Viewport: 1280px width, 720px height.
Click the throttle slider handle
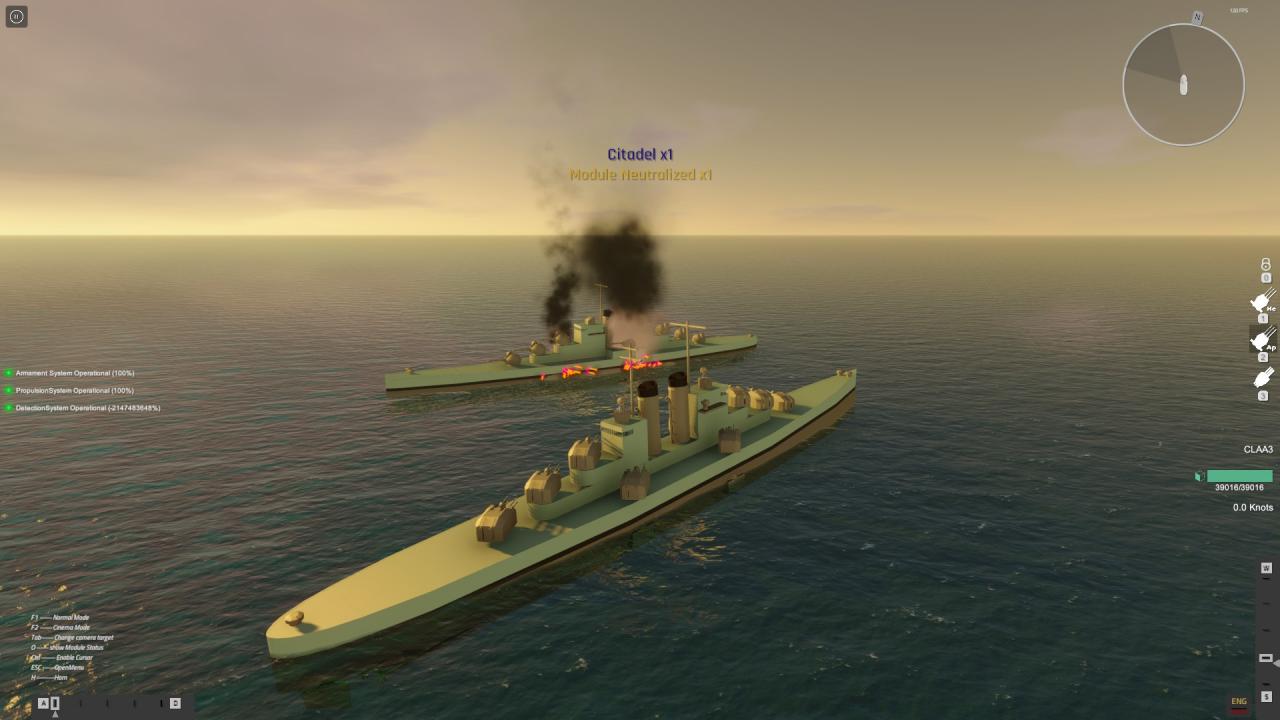point(1265,657)
